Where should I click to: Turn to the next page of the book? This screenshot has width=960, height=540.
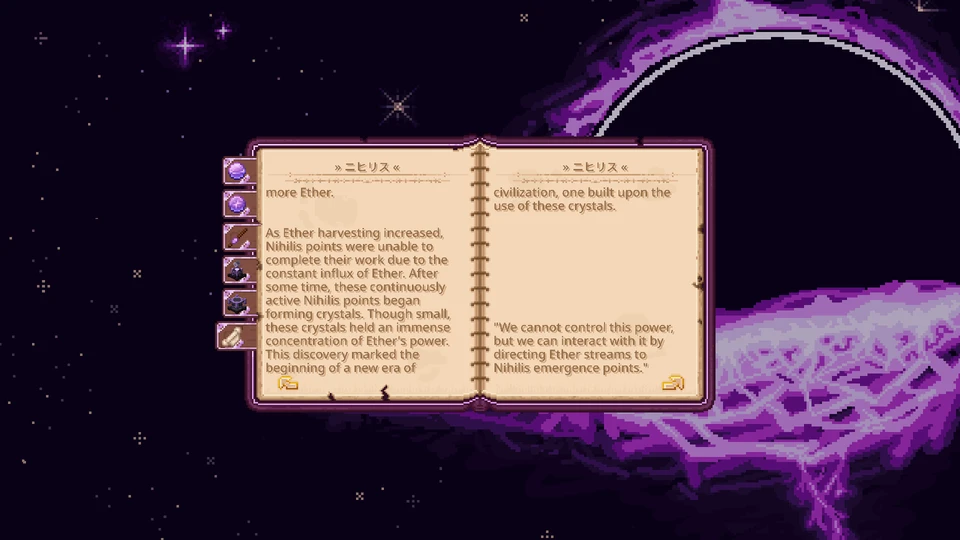coord(673,382)
